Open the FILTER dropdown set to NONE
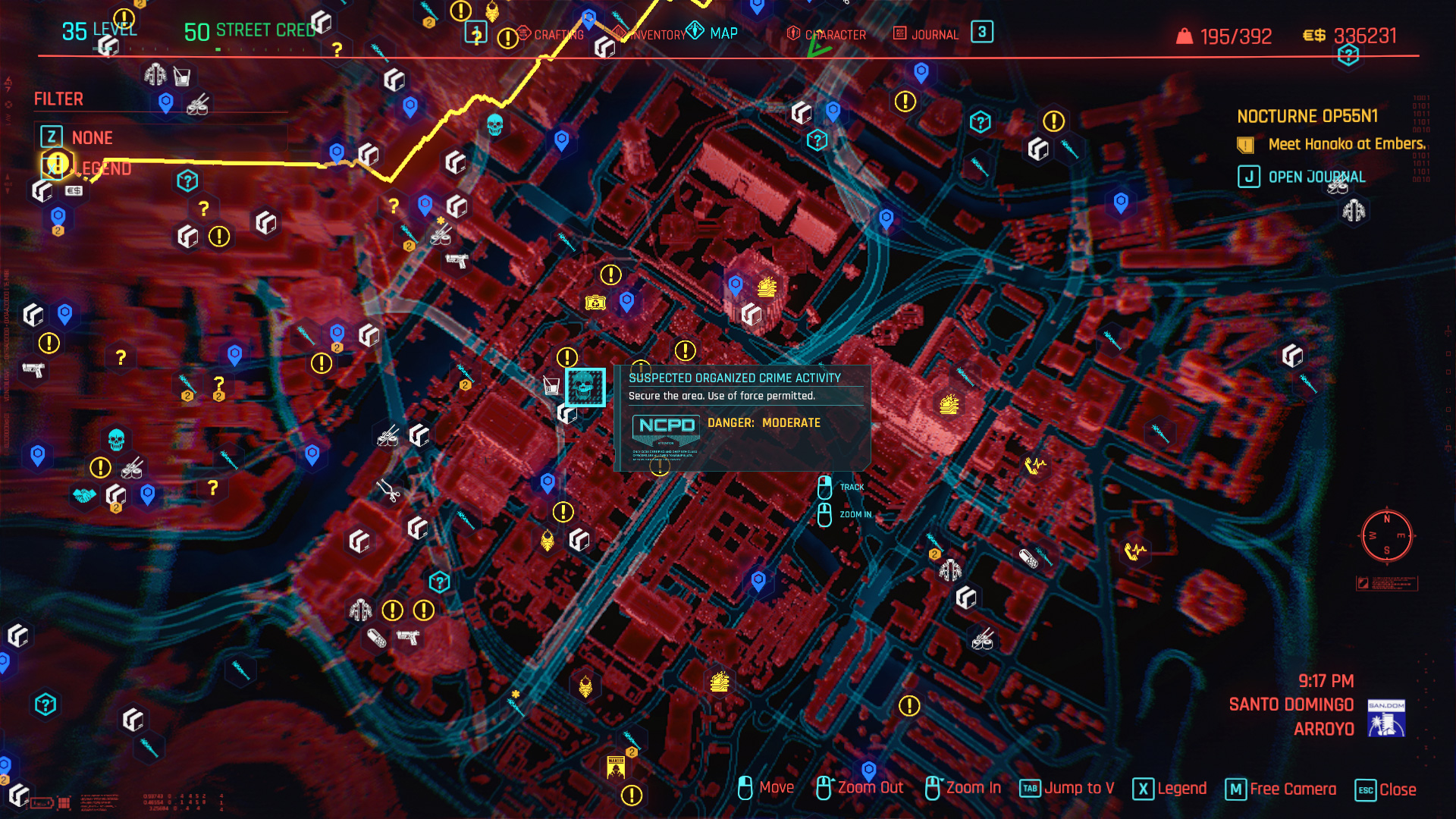This screenshot has height=819, width=1456. pyautogui.click(x=91, y=137)
